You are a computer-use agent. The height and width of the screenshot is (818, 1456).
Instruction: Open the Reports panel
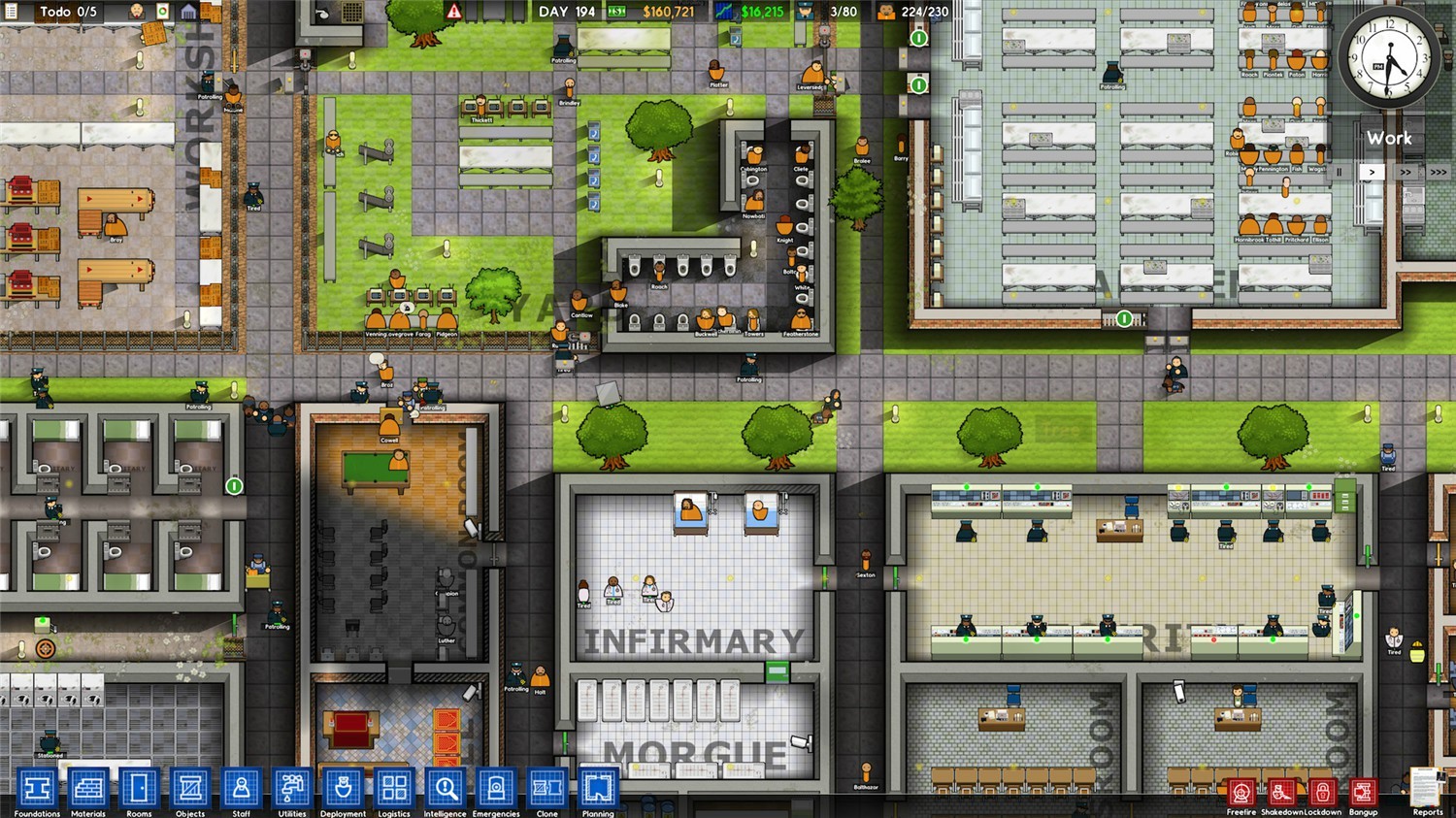click(1425, 786)
